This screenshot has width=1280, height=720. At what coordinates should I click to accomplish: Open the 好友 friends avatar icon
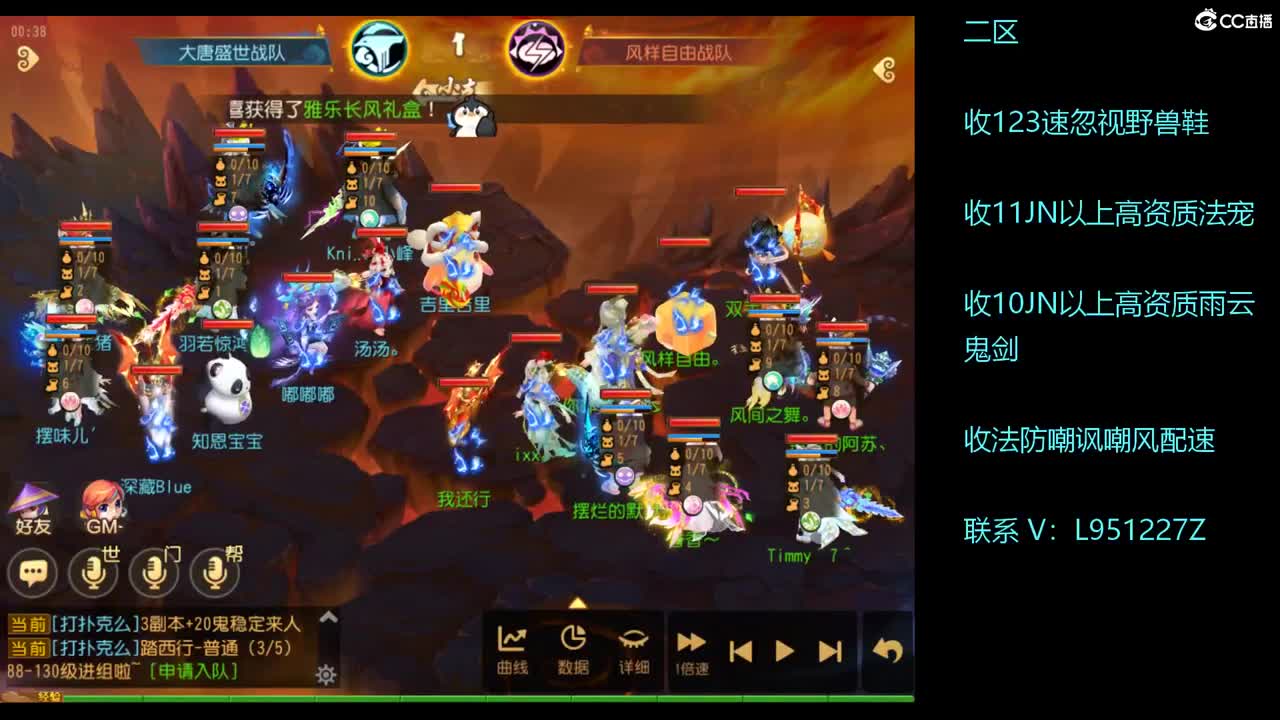coord(33,505)
